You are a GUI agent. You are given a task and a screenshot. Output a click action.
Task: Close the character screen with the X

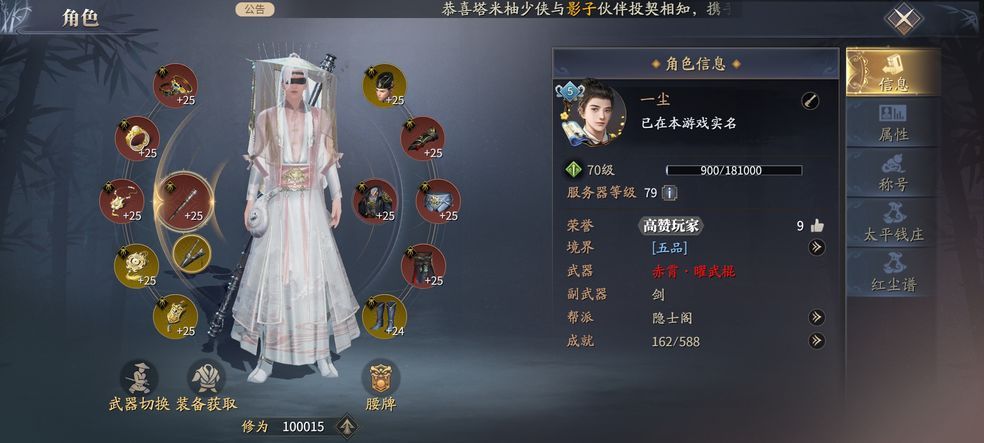[904, 19]
